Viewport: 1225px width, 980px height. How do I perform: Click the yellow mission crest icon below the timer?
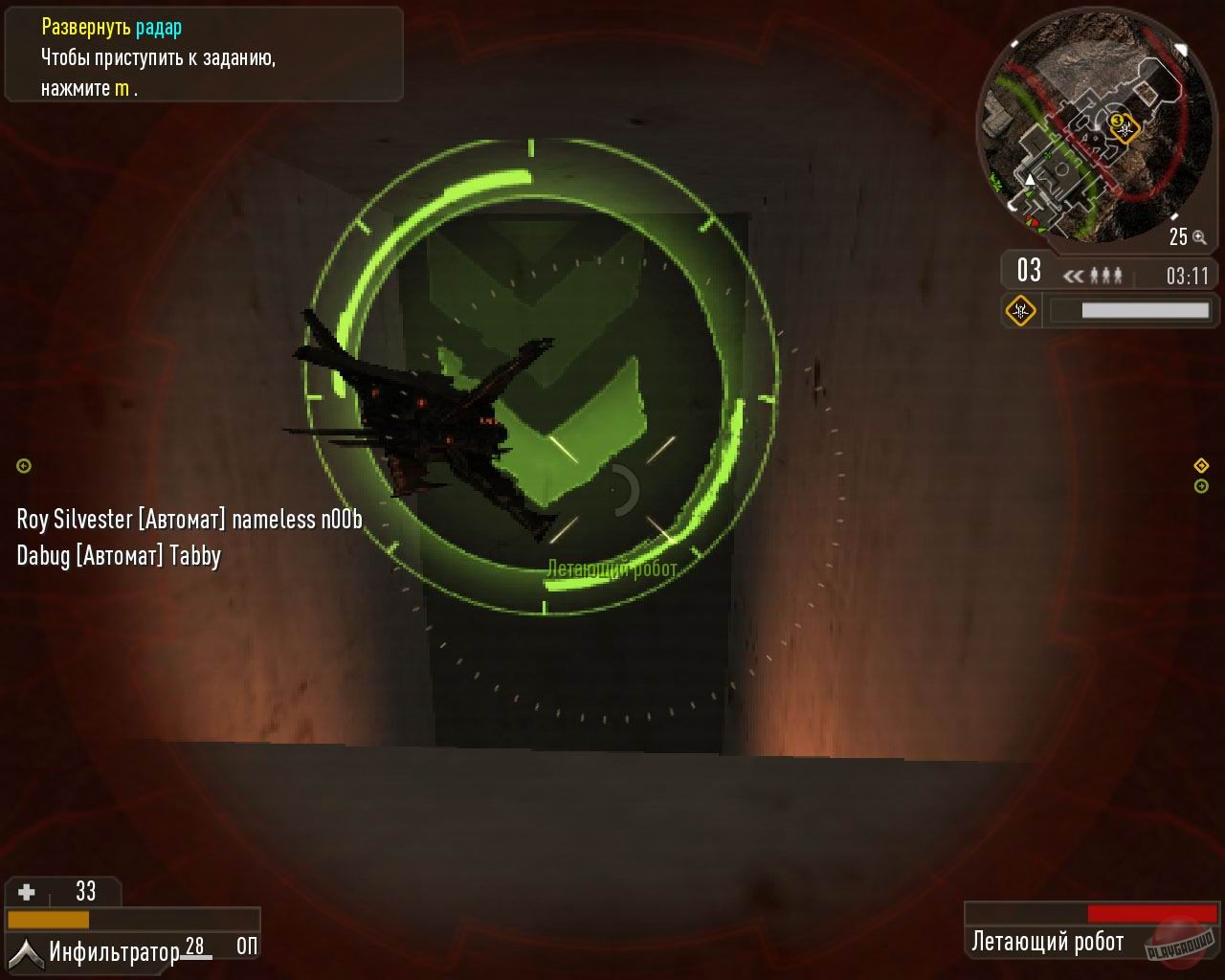pyautogui.click(x=1021, y=309)
